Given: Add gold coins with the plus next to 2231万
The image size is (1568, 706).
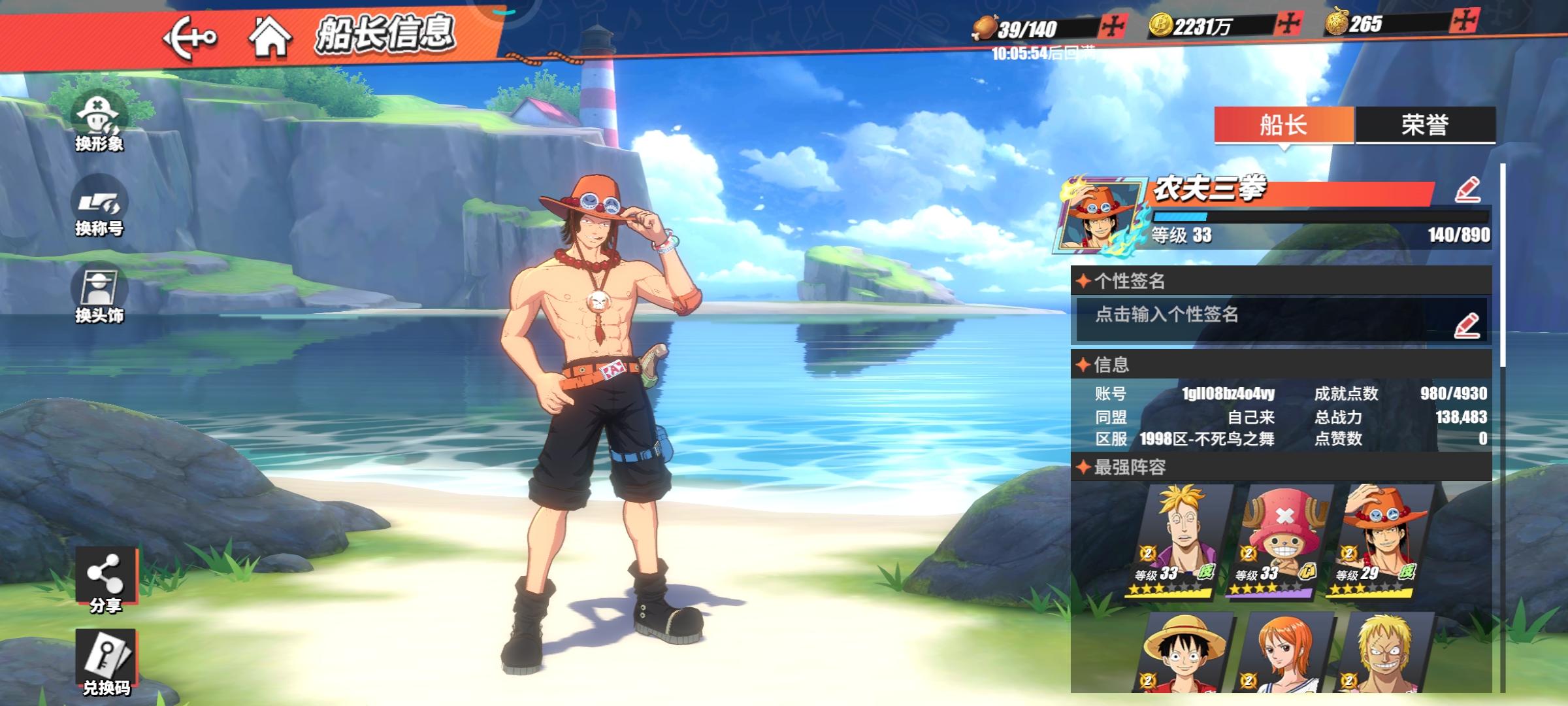Looking at the screenshot, I should [x=1288, y=25].
